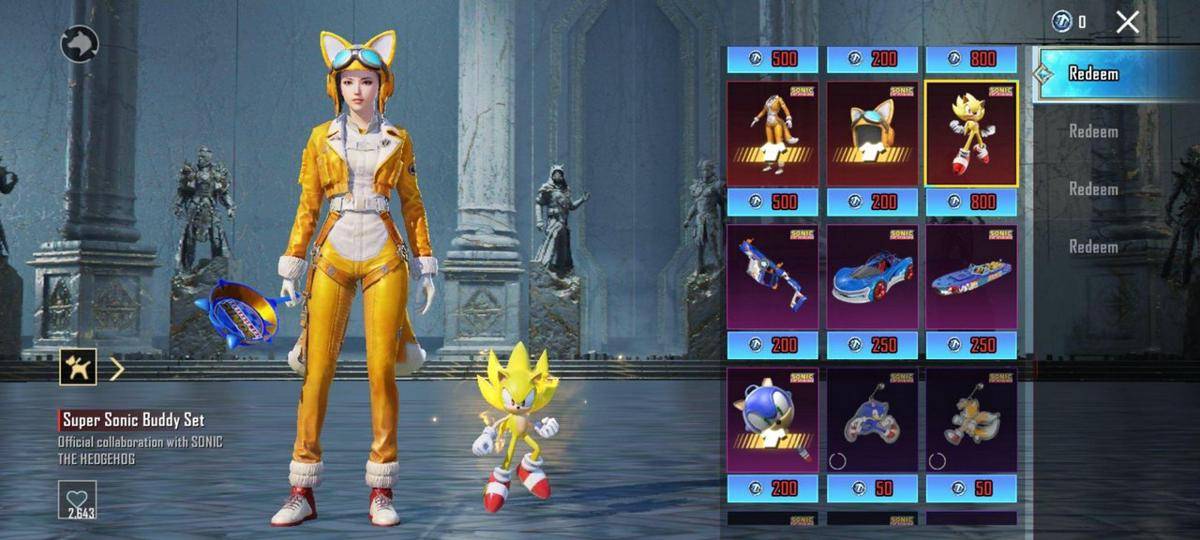1200x540 pixels.
Task: Close the redeem shop with the X
Action: (x=1127, y=22)
